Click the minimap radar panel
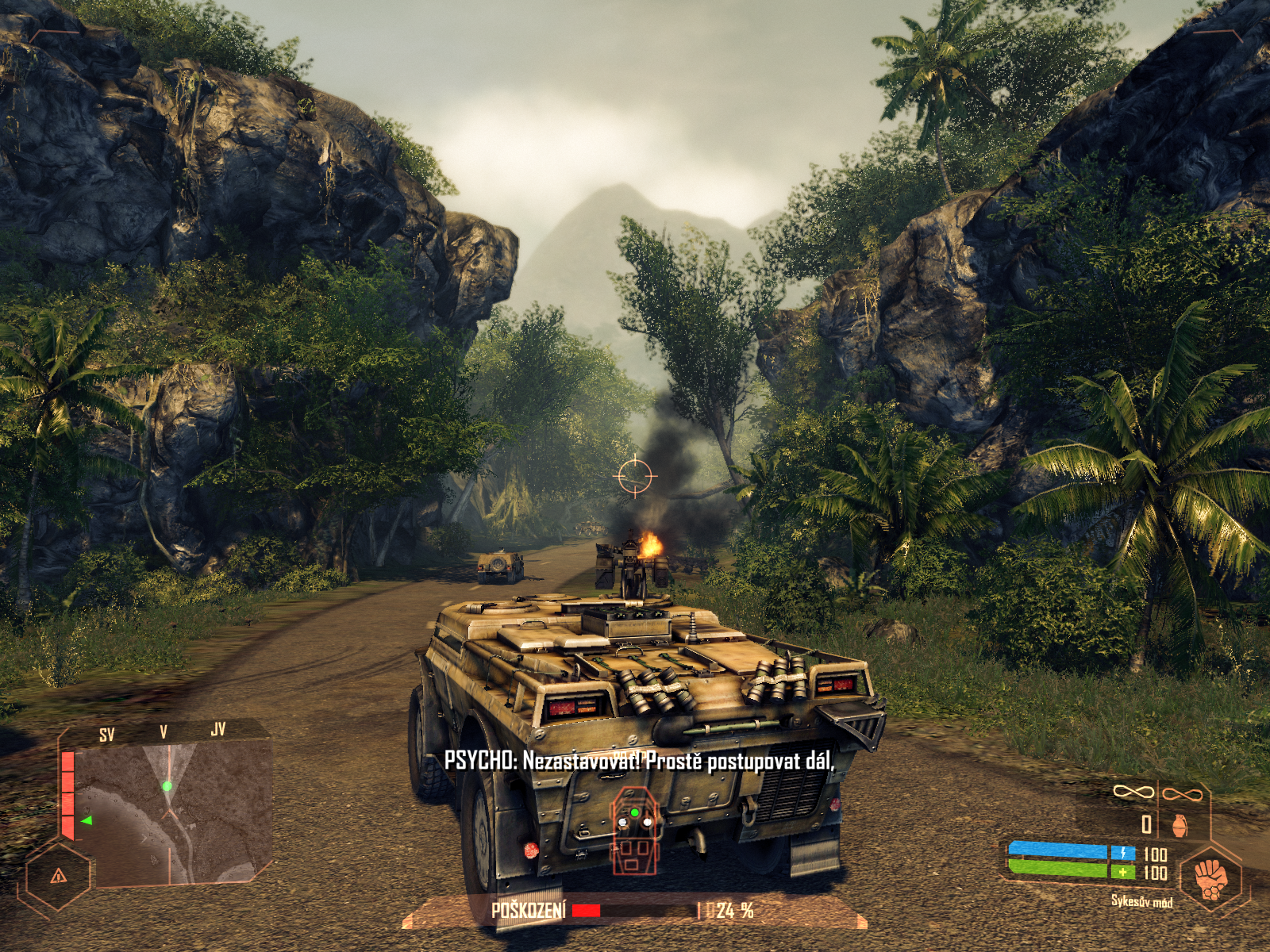1270x952 pixels. point(171,813)
